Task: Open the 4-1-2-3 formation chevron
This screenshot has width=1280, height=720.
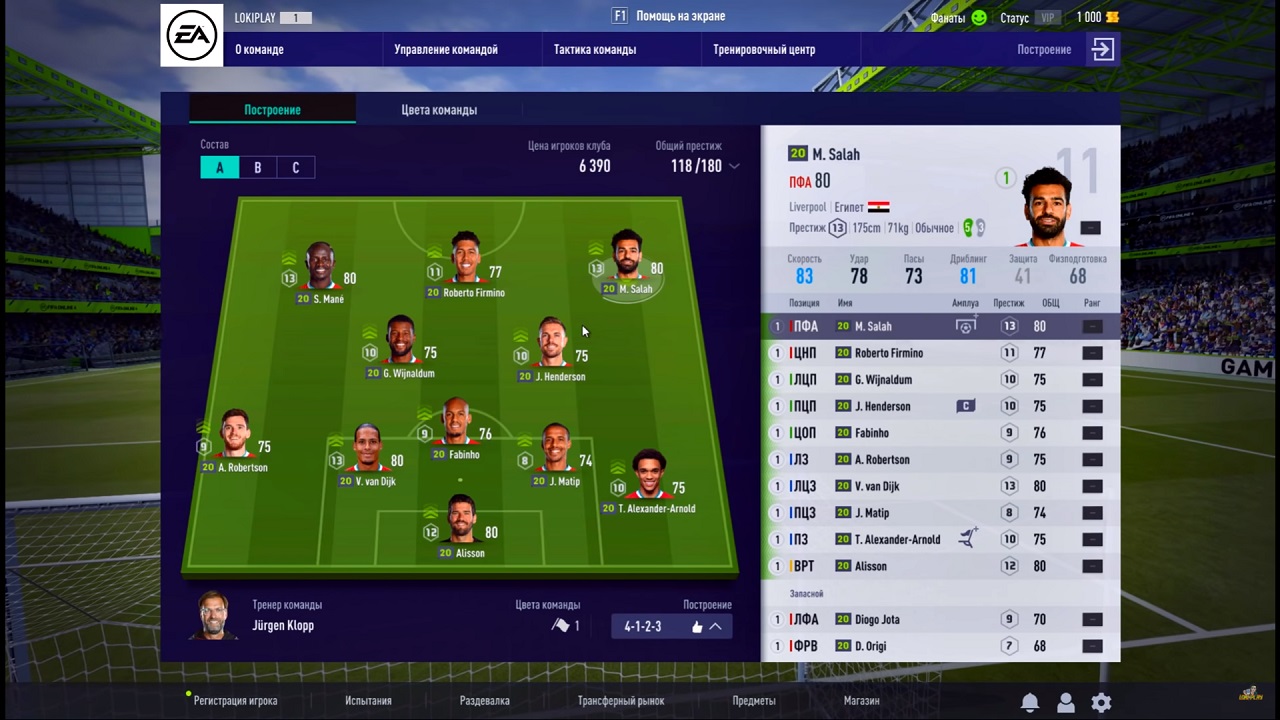Action: tap(716, 626)
